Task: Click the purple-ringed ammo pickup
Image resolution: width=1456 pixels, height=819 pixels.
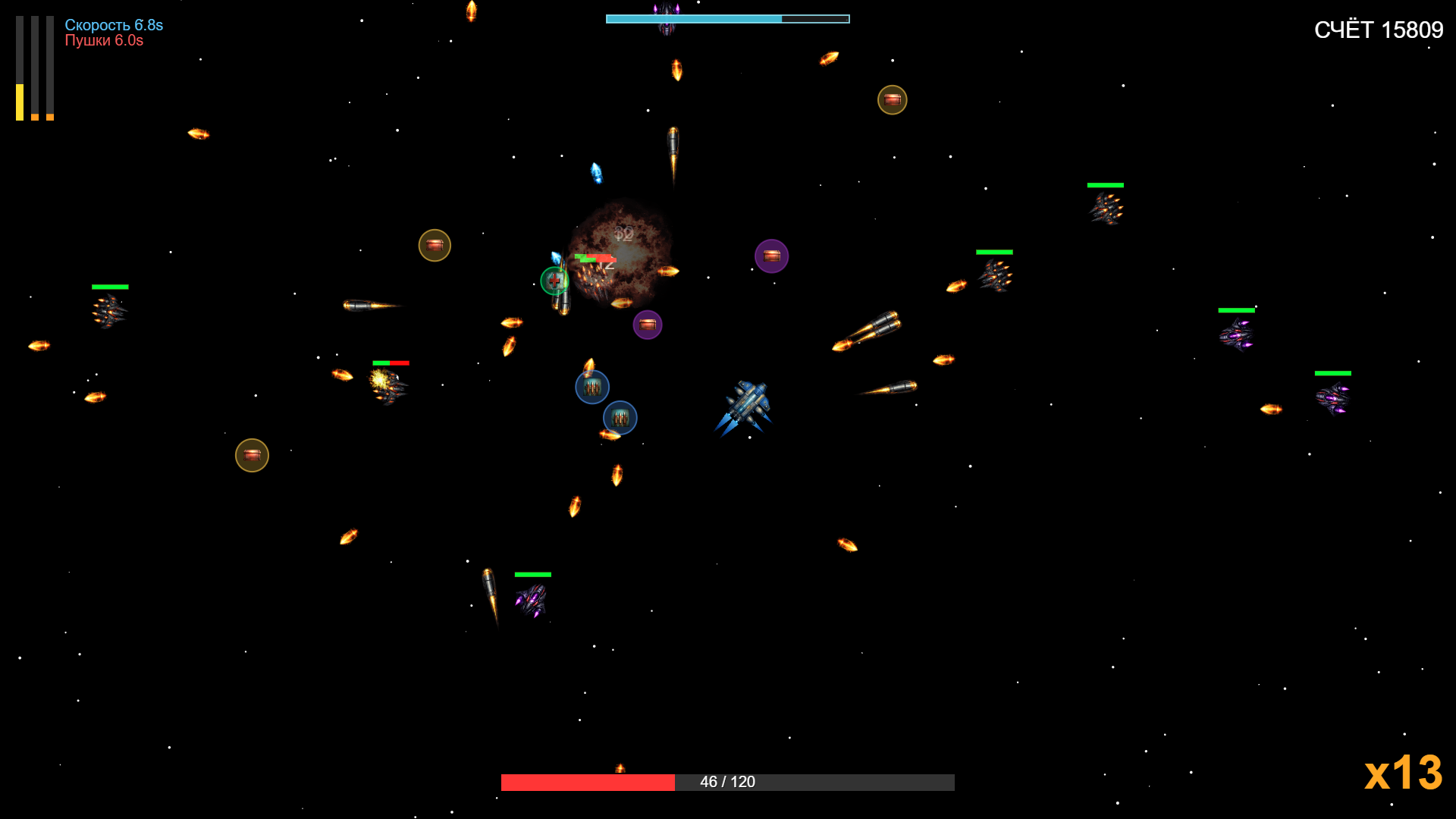Action: (x=773, y=256)
